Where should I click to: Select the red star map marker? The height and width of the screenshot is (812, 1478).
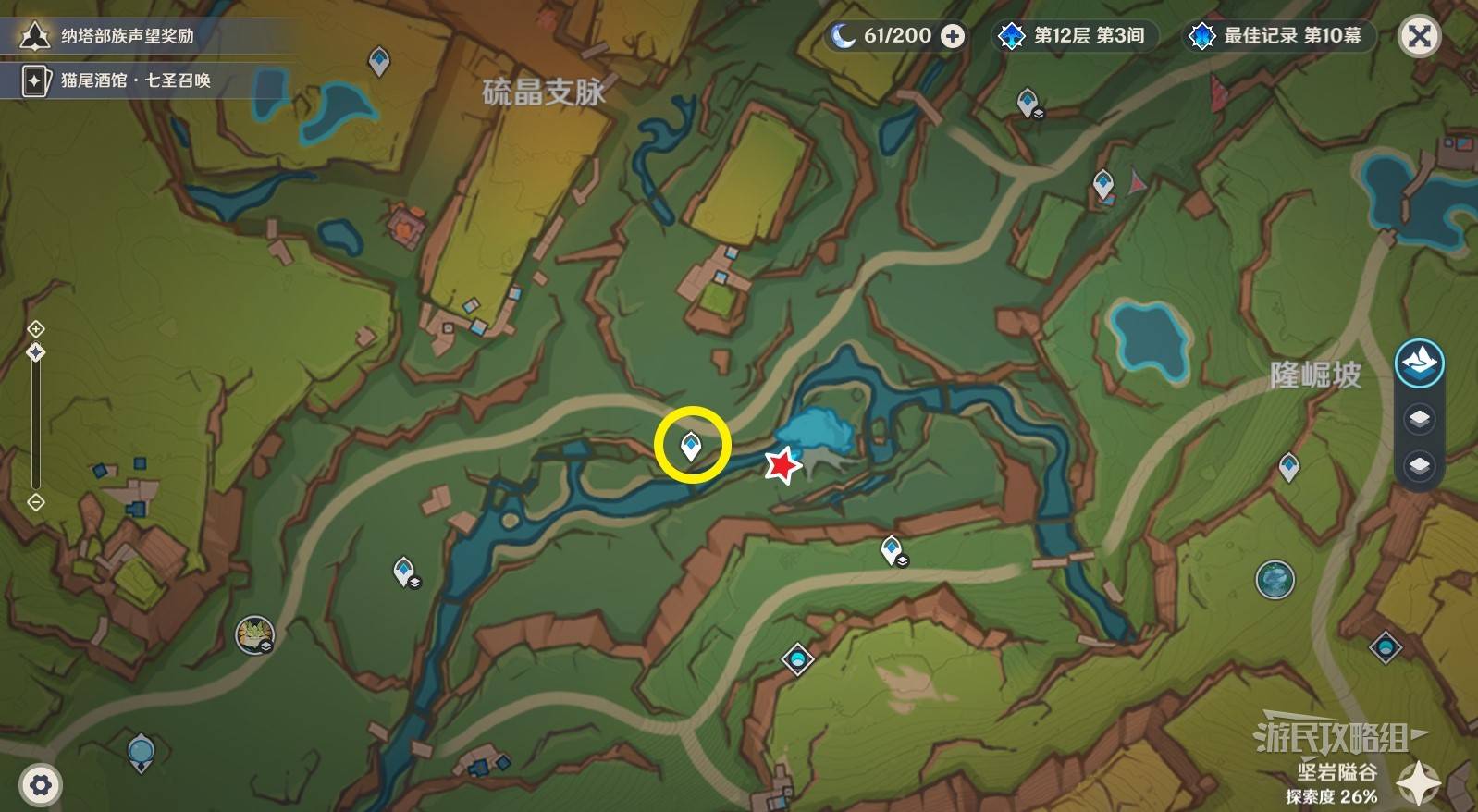pos(782,465)
